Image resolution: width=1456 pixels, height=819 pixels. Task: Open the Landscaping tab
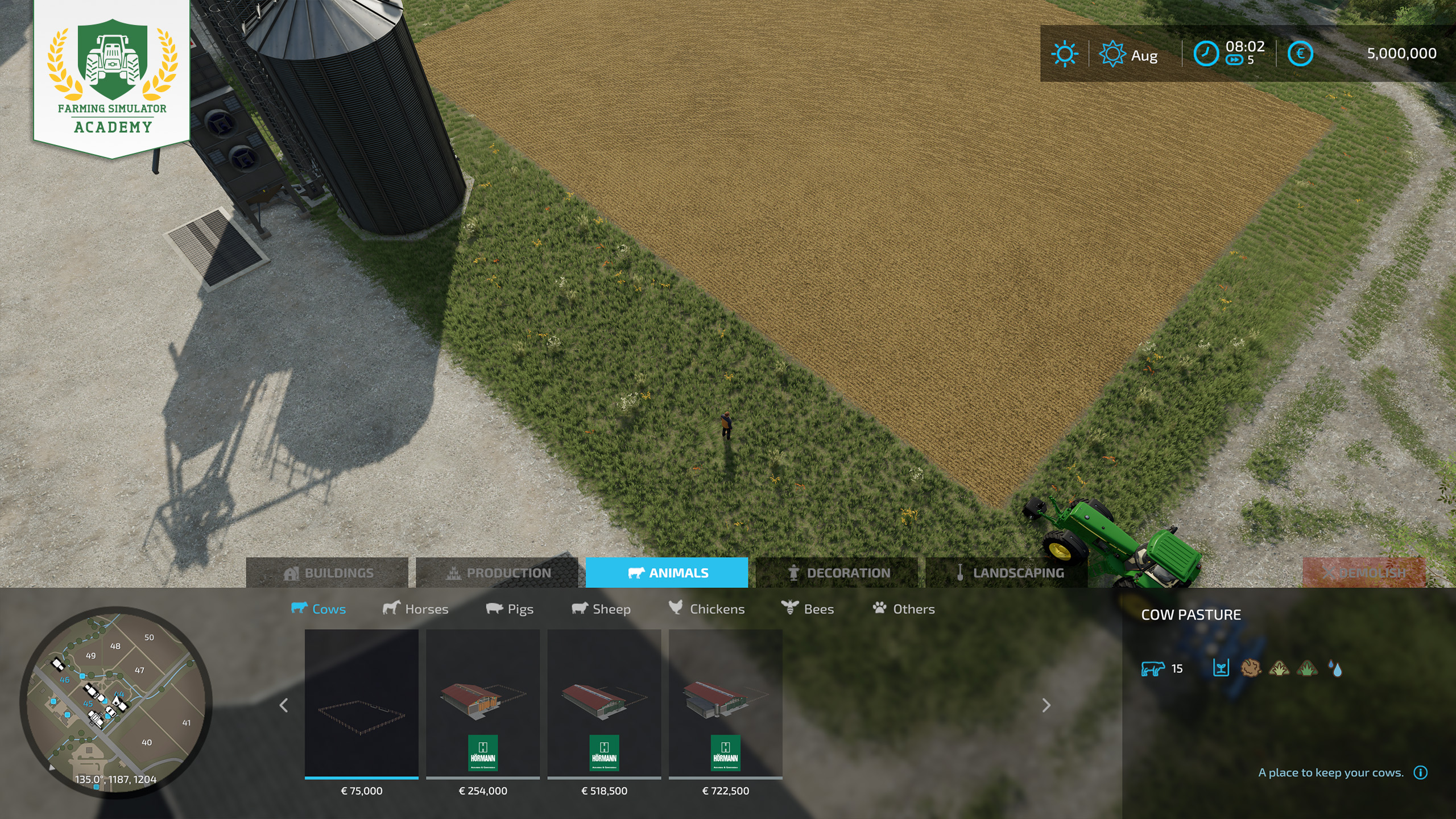[x=1007, y=573]
